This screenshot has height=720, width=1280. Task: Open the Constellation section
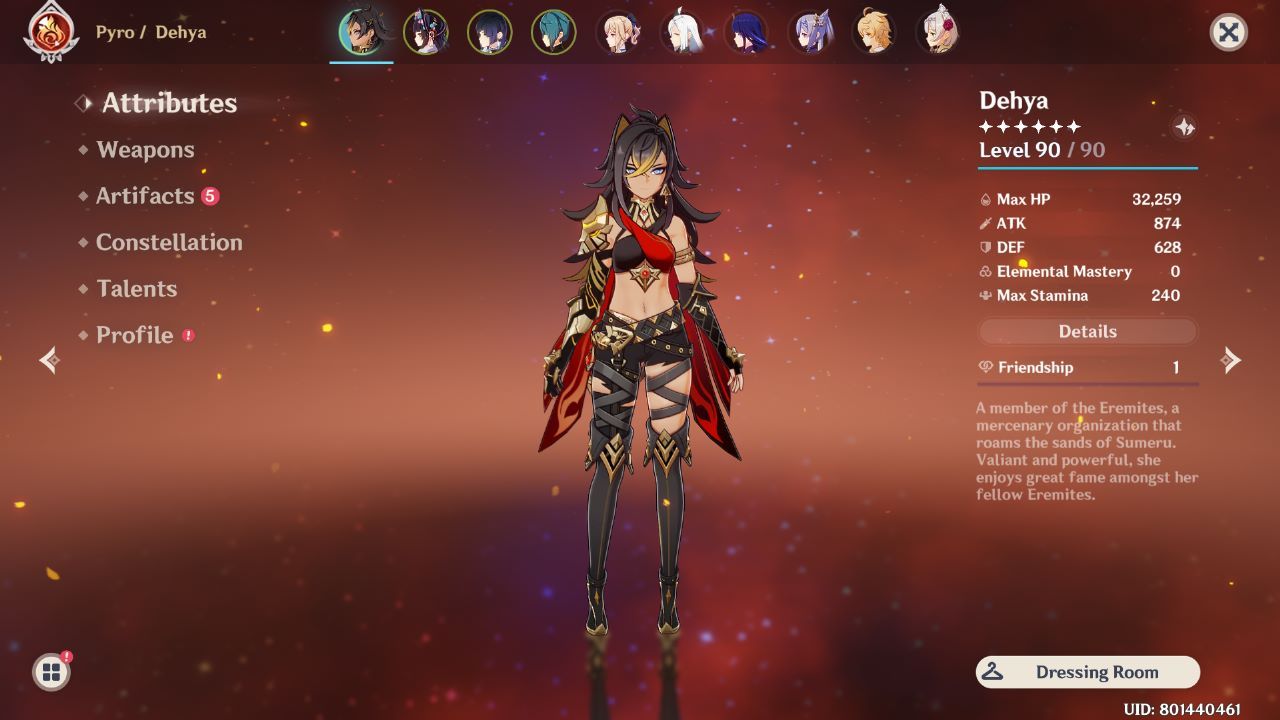pyautogui.click(x=169, y=242)
